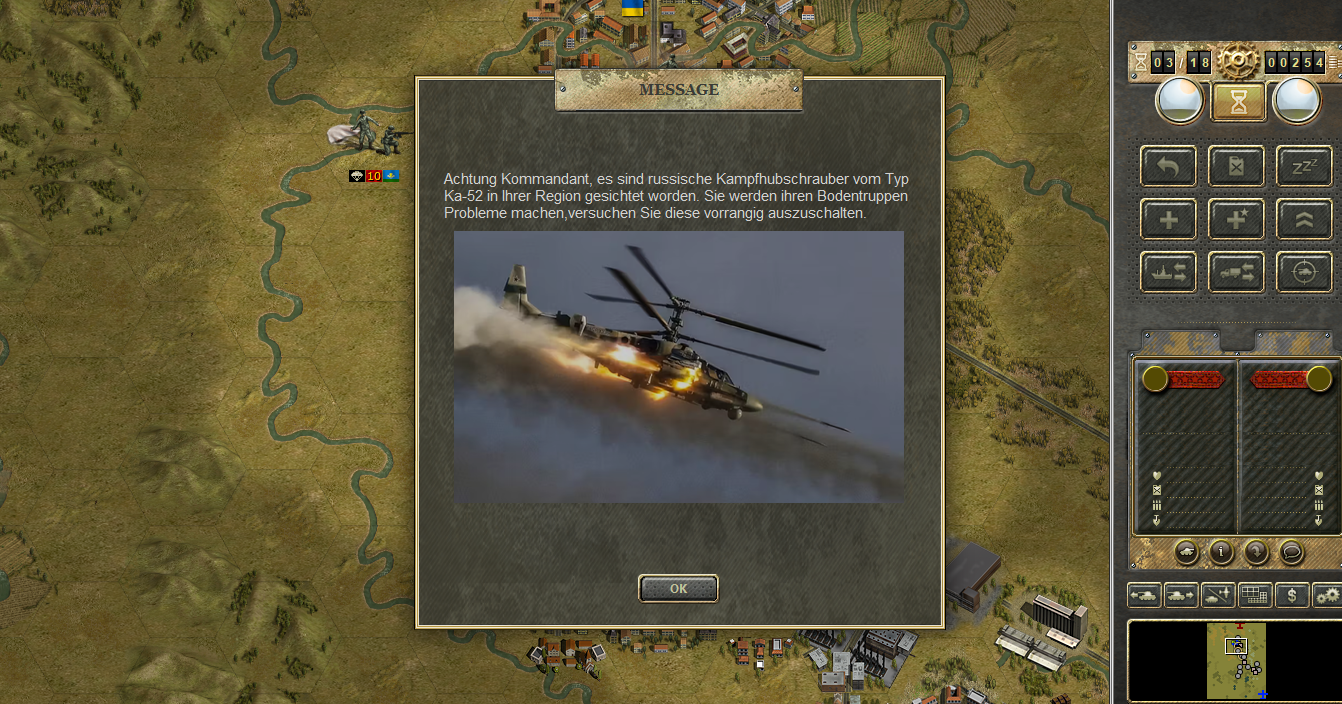The width and height of the screenshot is (1342, 704).
Task: End the turn with the hourglass button
Action: coord(1238,102)
